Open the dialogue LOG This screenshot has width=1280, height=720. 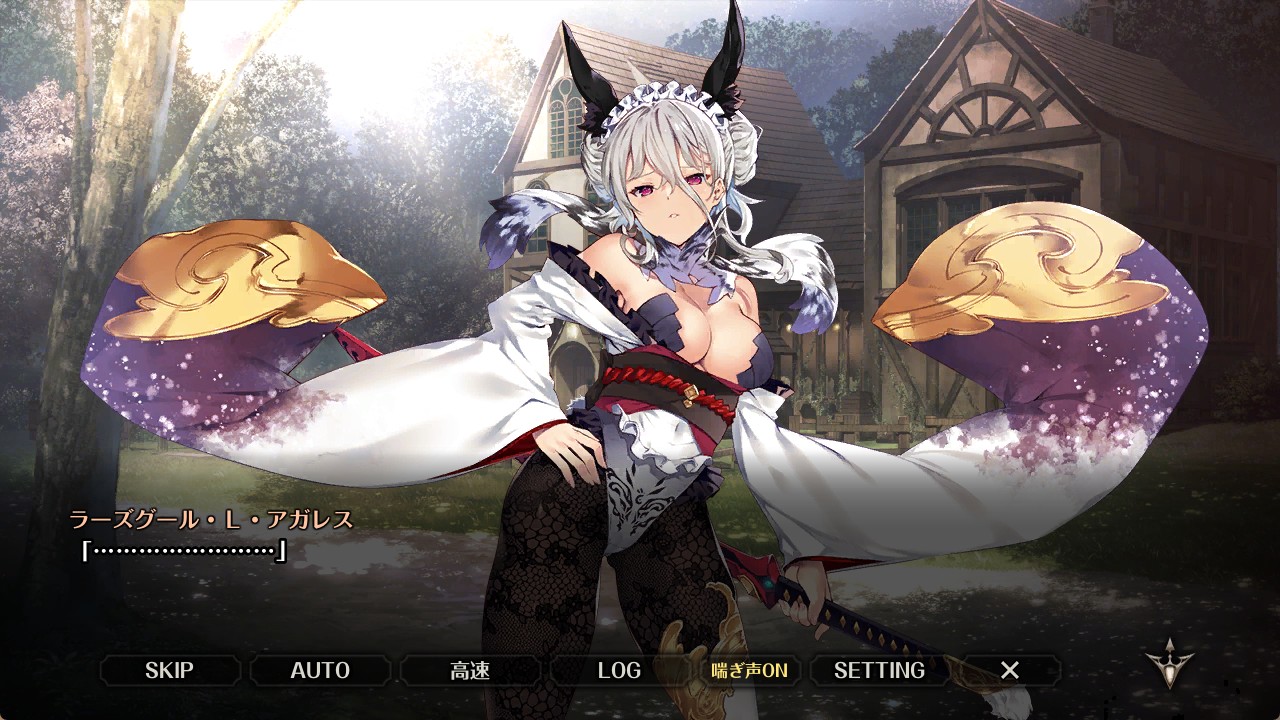pos(619,670)
